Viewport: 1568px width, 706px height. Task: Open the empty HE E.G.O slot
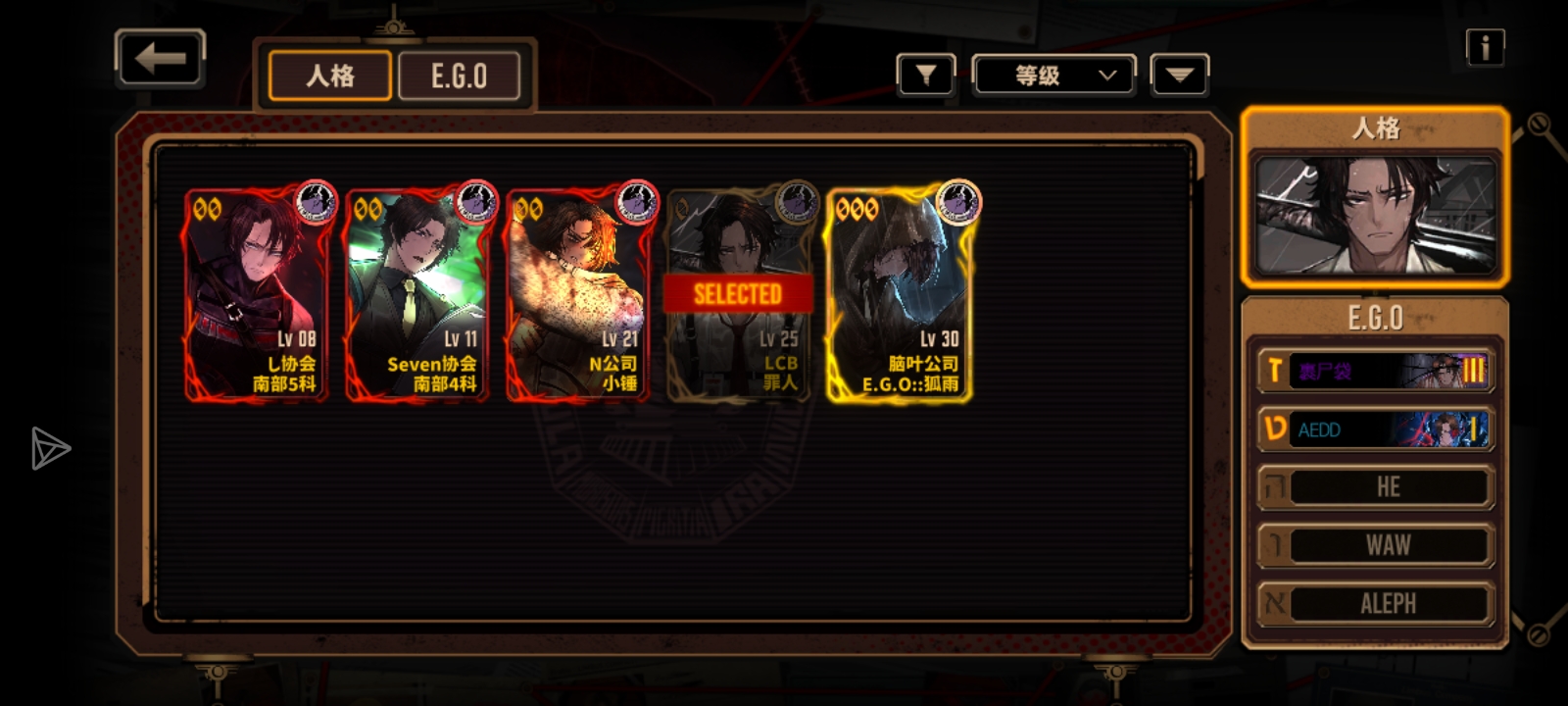coord(1375,487)
